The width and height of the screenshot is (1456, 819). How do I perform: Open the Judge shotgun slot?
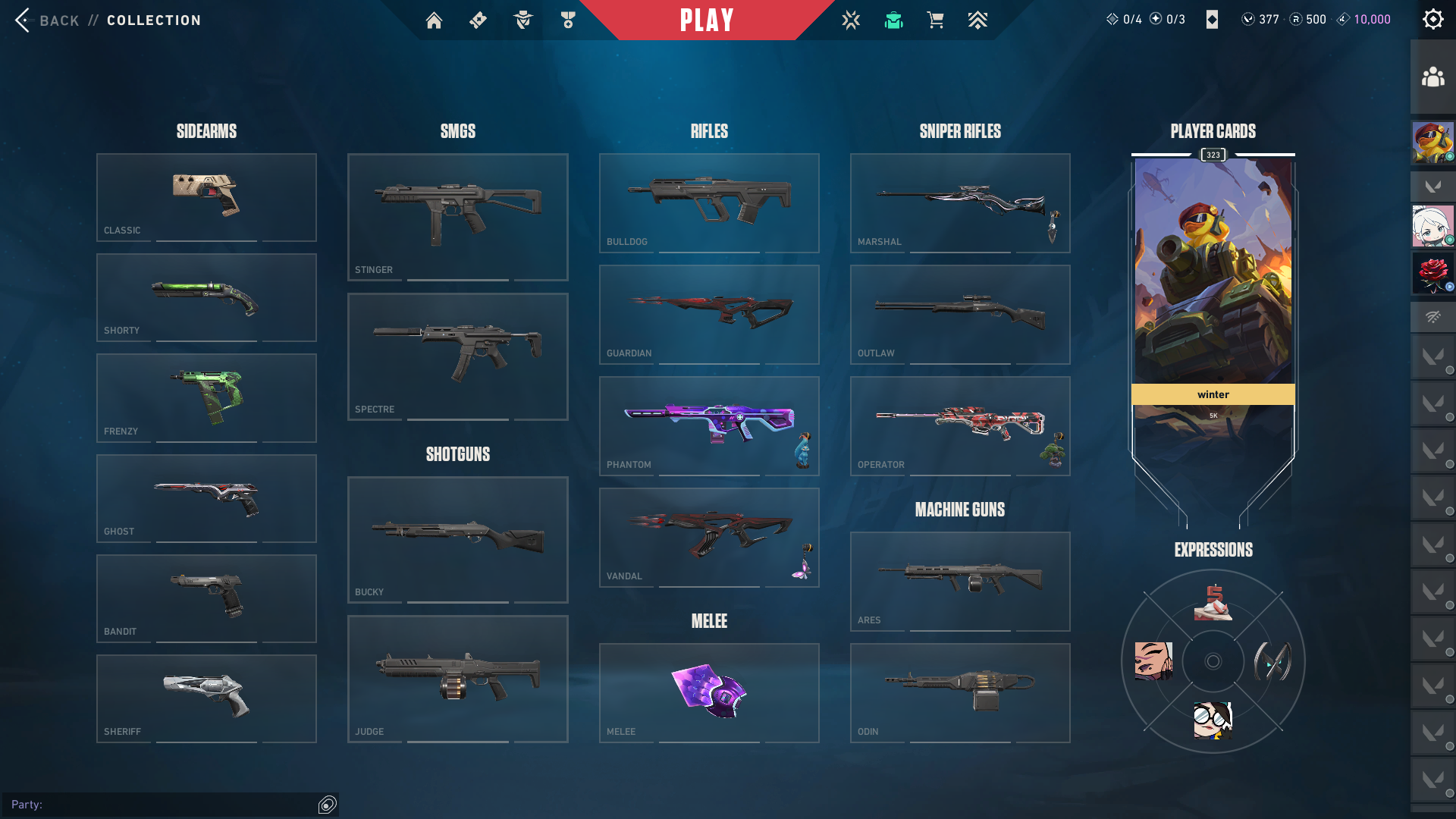(457, 679)
